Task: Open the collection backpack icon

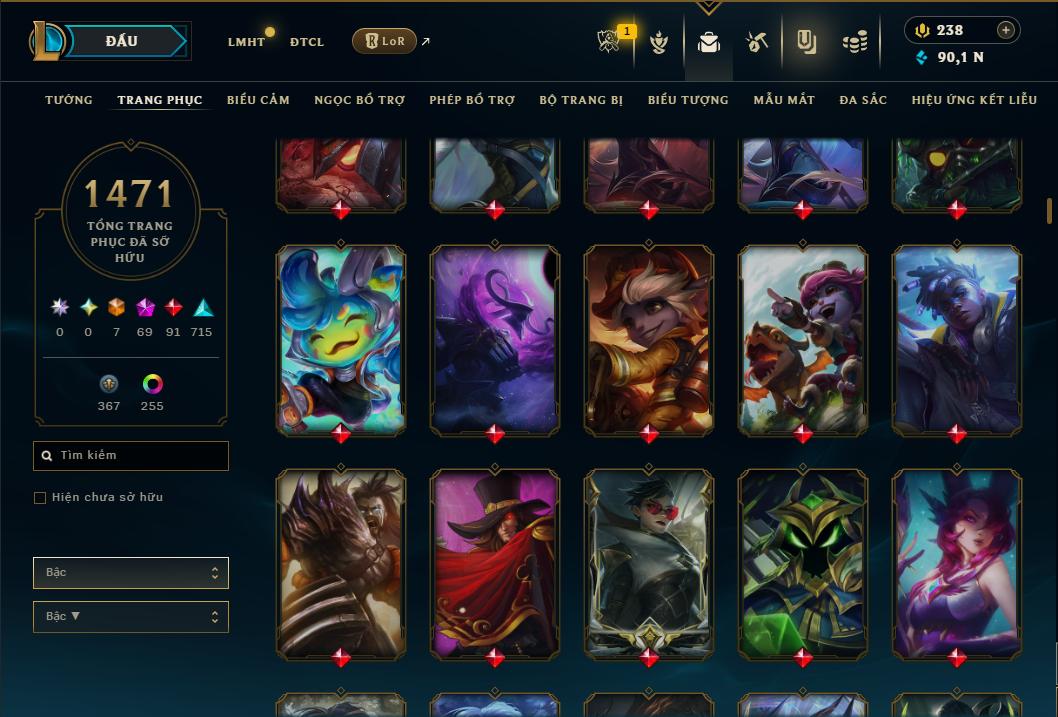Action: 709,42
